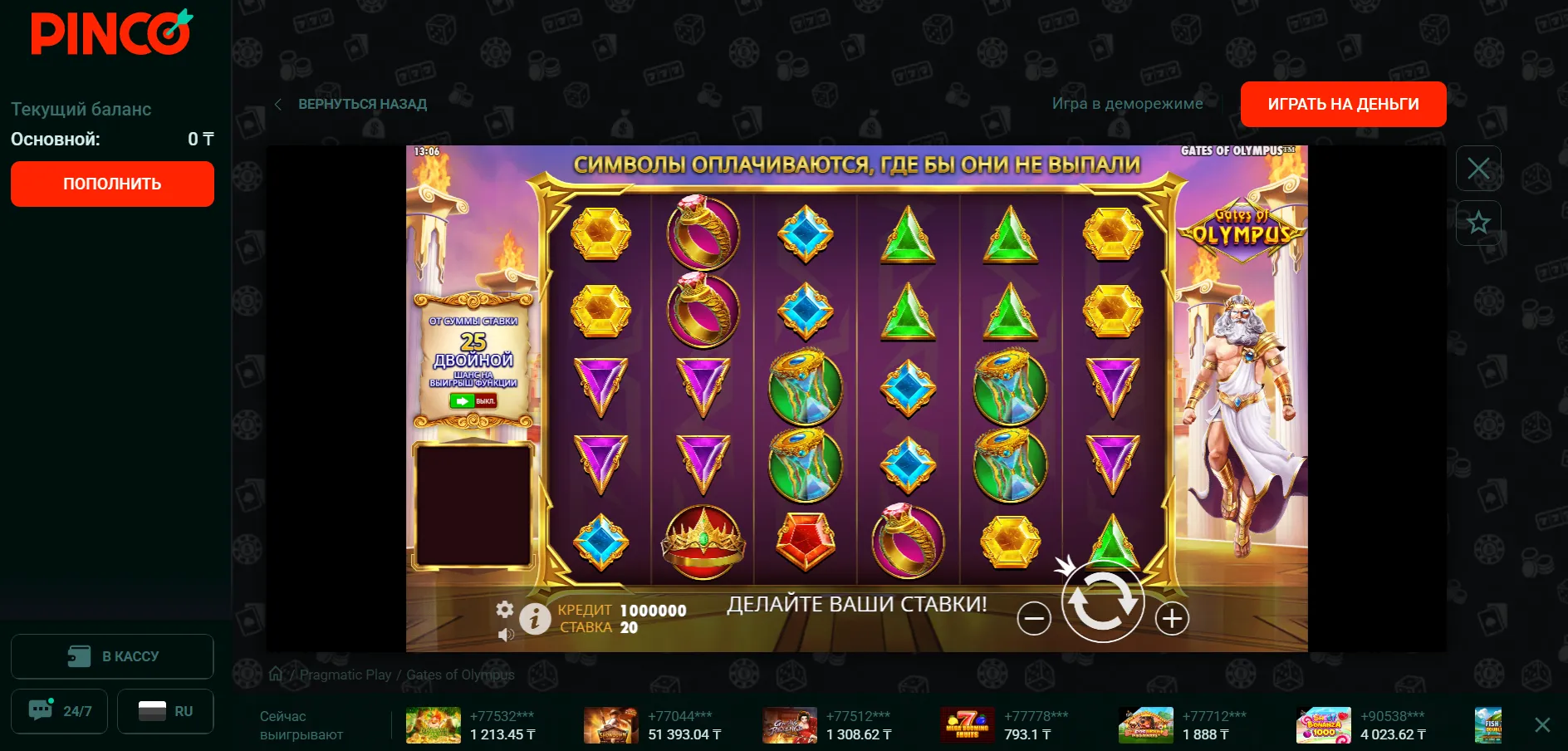Dismiss the winners ticker bar

click(1542, 725)
